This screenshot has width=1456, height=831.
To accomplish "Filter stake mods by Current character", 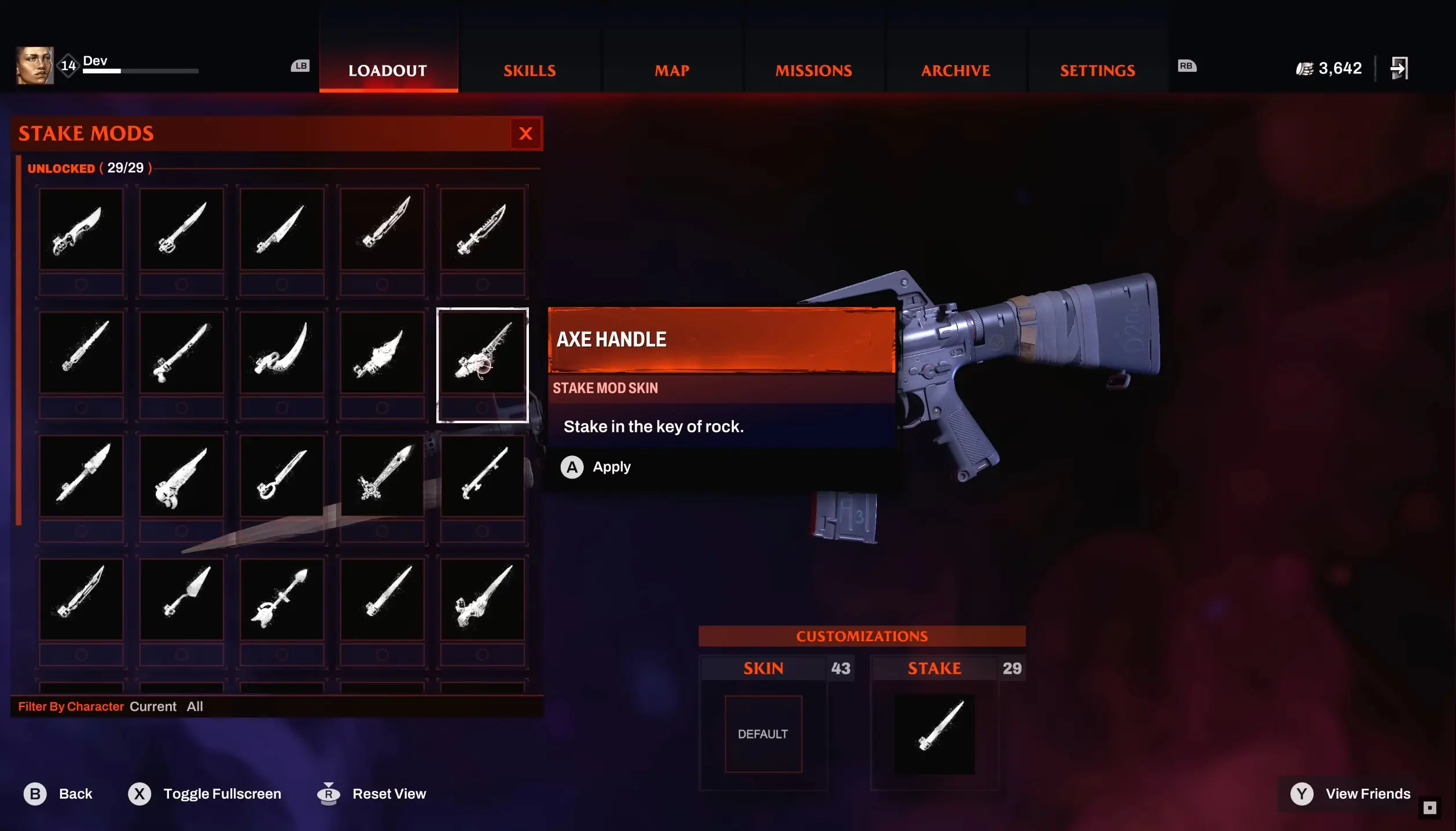I will pos(153,706).
